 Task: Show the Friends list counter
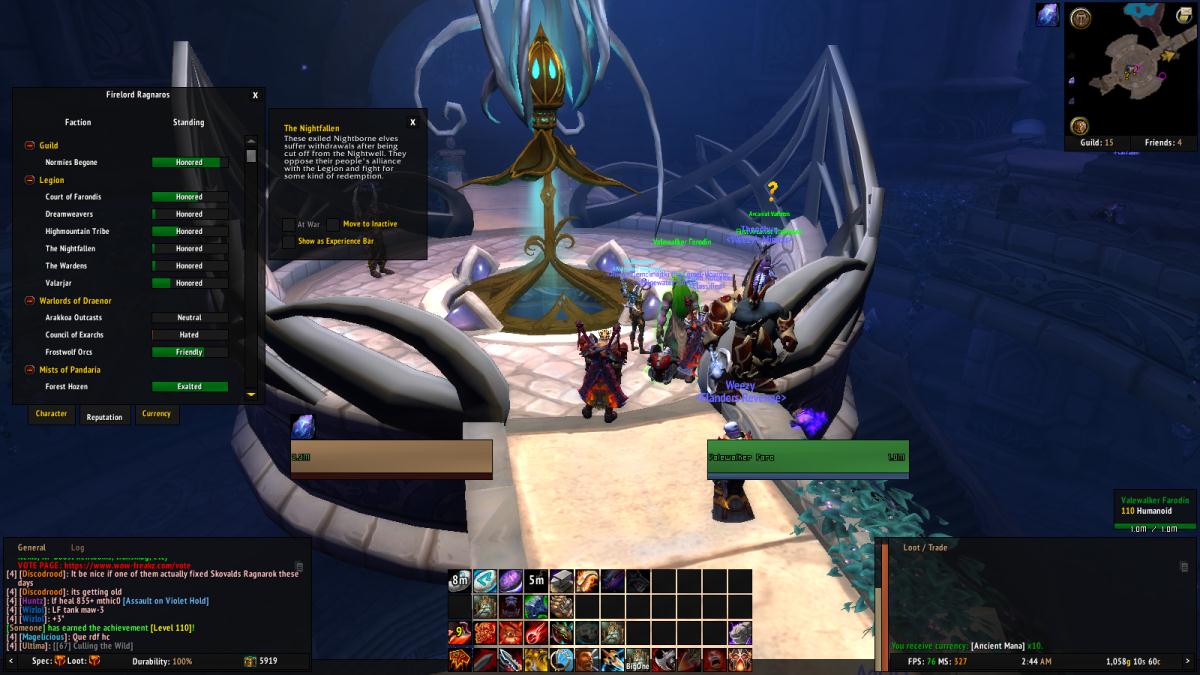click(1162, 143)
